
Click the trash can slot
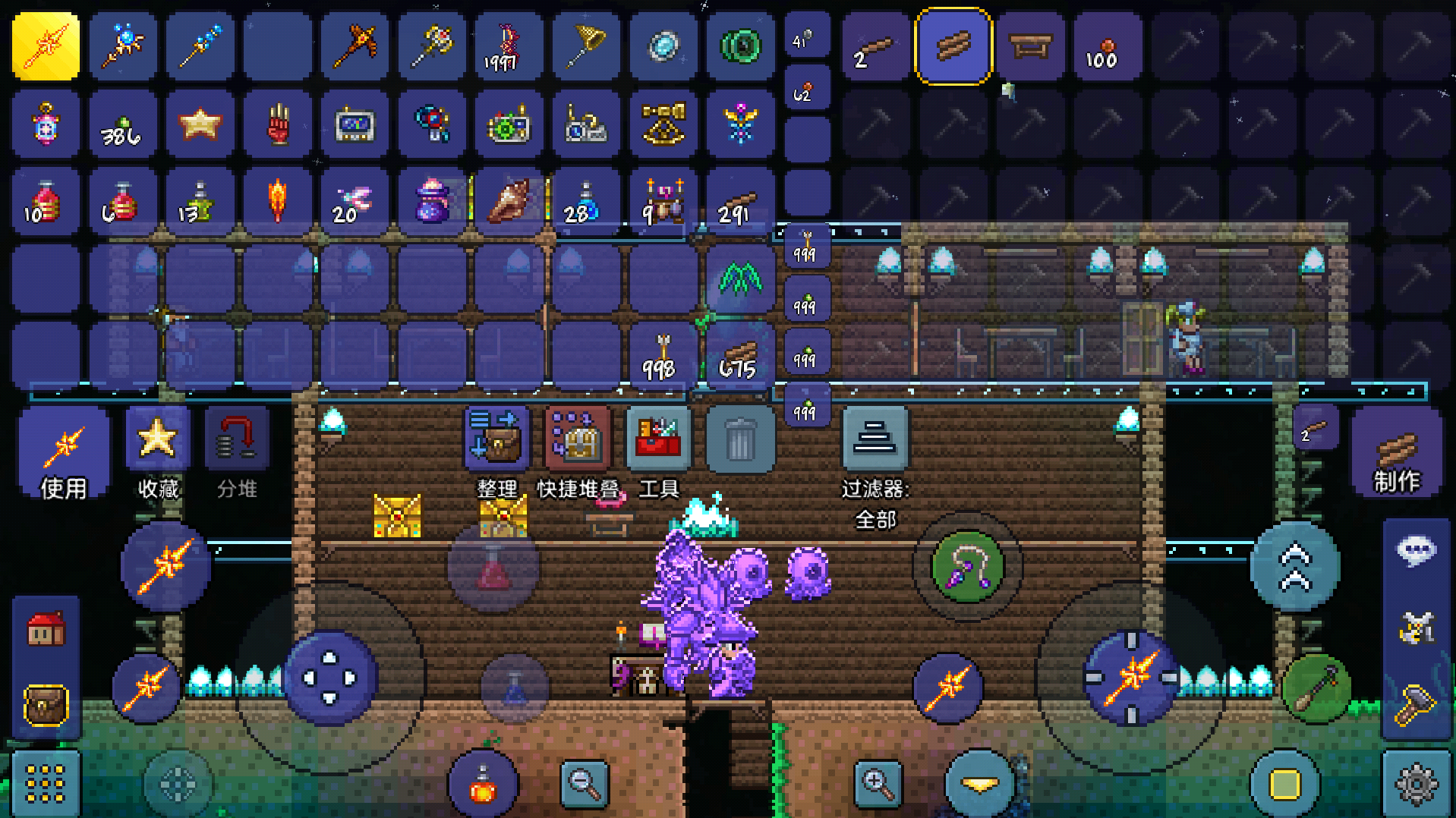coord(740,440)
